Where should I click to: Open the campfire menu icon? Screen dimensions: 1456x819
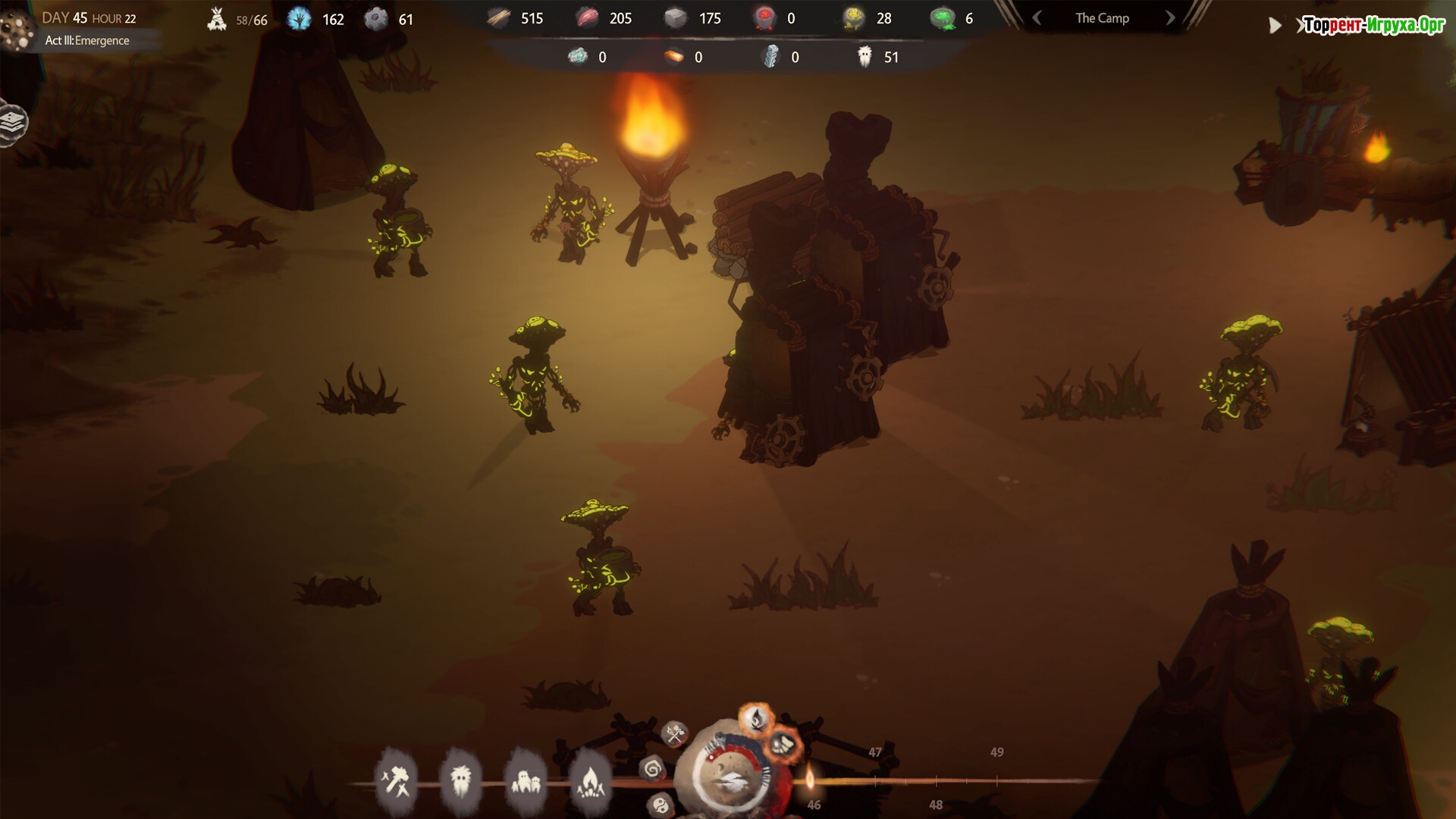pos(589,779)
